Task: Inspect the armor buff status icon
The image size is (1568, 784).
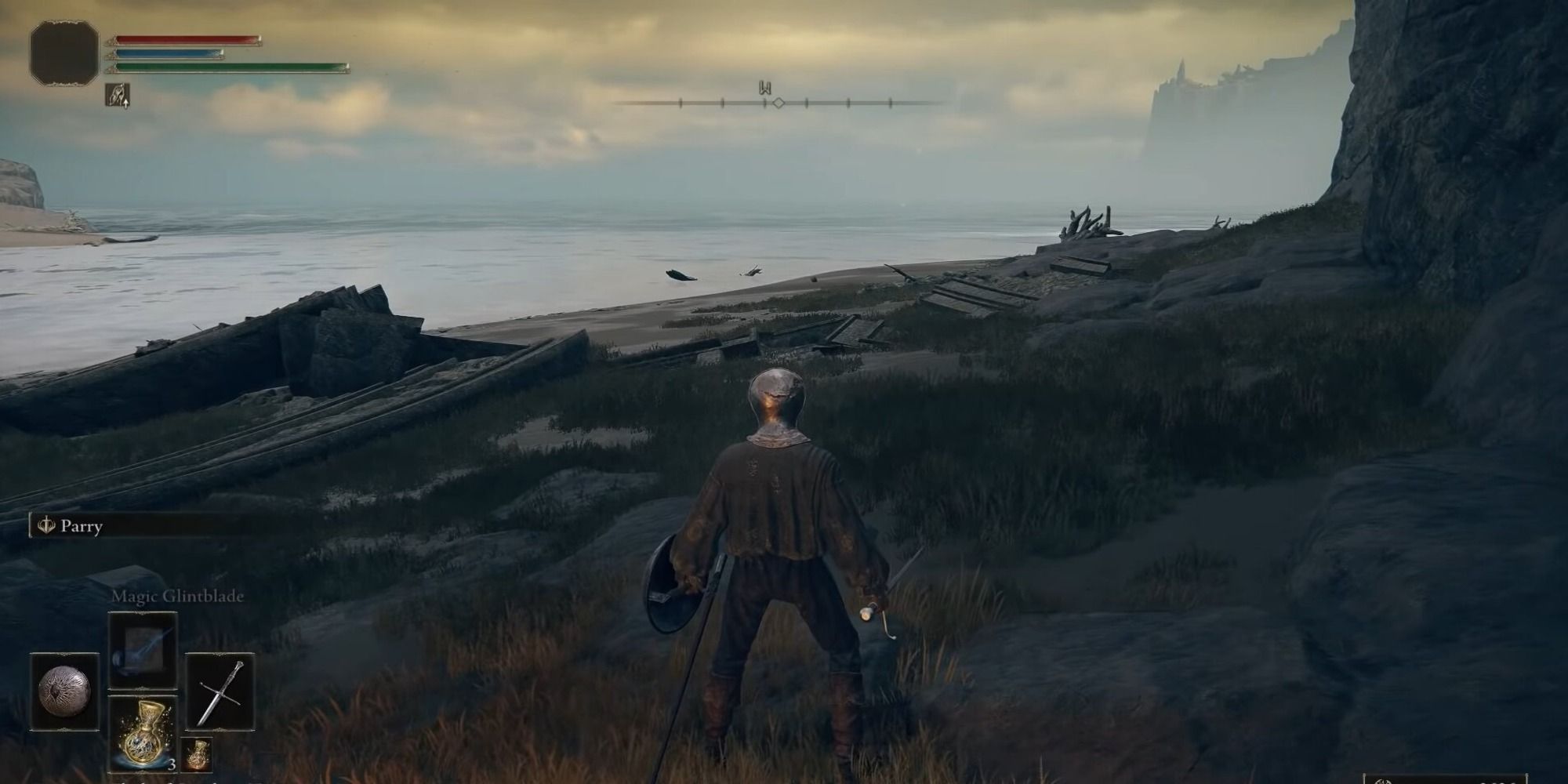Action: 118,95
